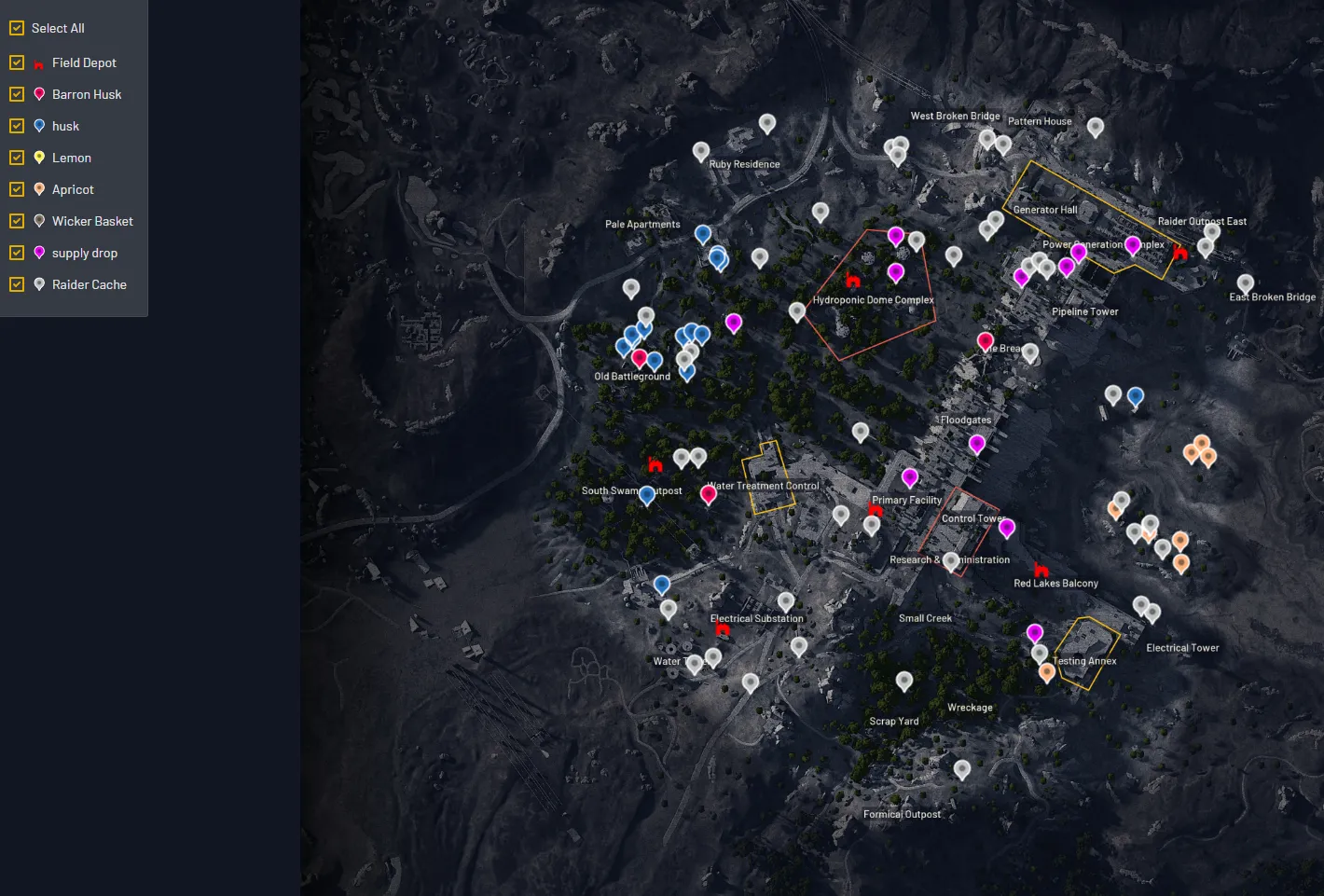Disable the Field Depot filter checkbox
The width and height of the screenshot is (1324, 896).
(16, 62)
